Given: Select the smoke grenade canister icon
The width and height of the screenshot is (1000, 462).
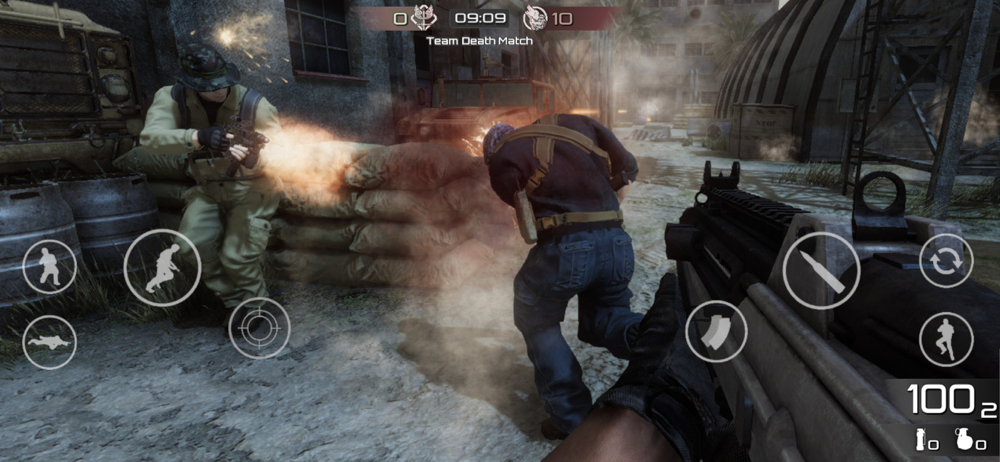Looking at the screenshot, I should pos(921,438).
